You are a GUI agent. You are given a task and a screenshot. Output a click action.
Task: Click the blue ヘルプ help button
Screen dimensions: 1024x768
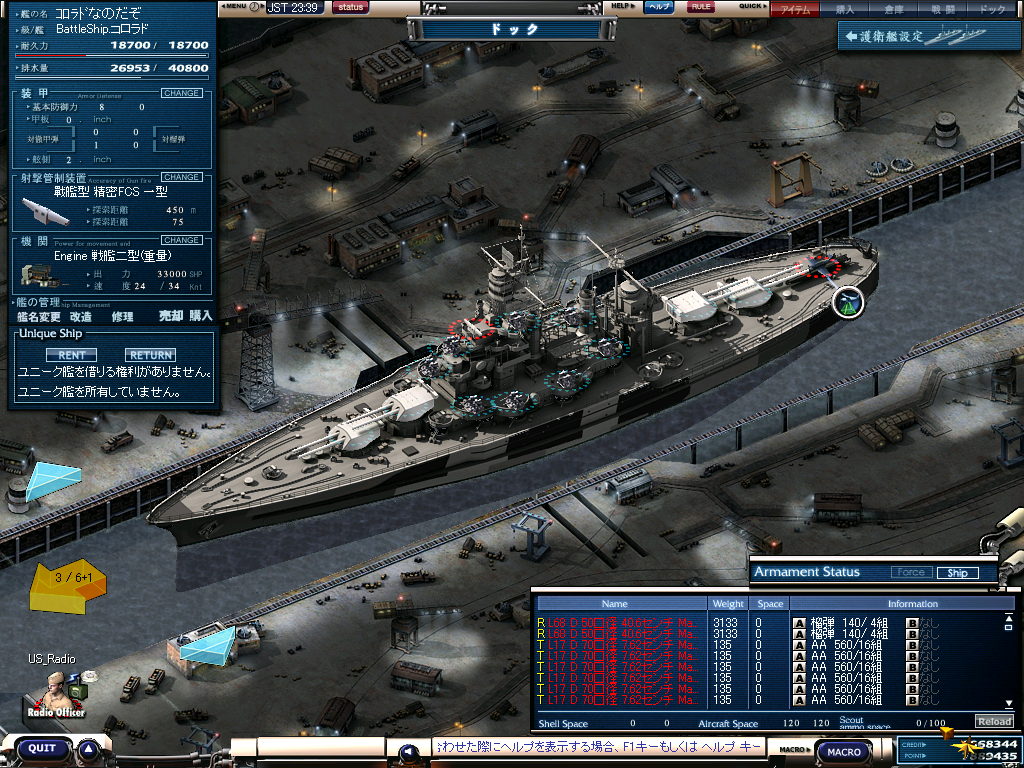pyautogui.click(x=658, y=7)
